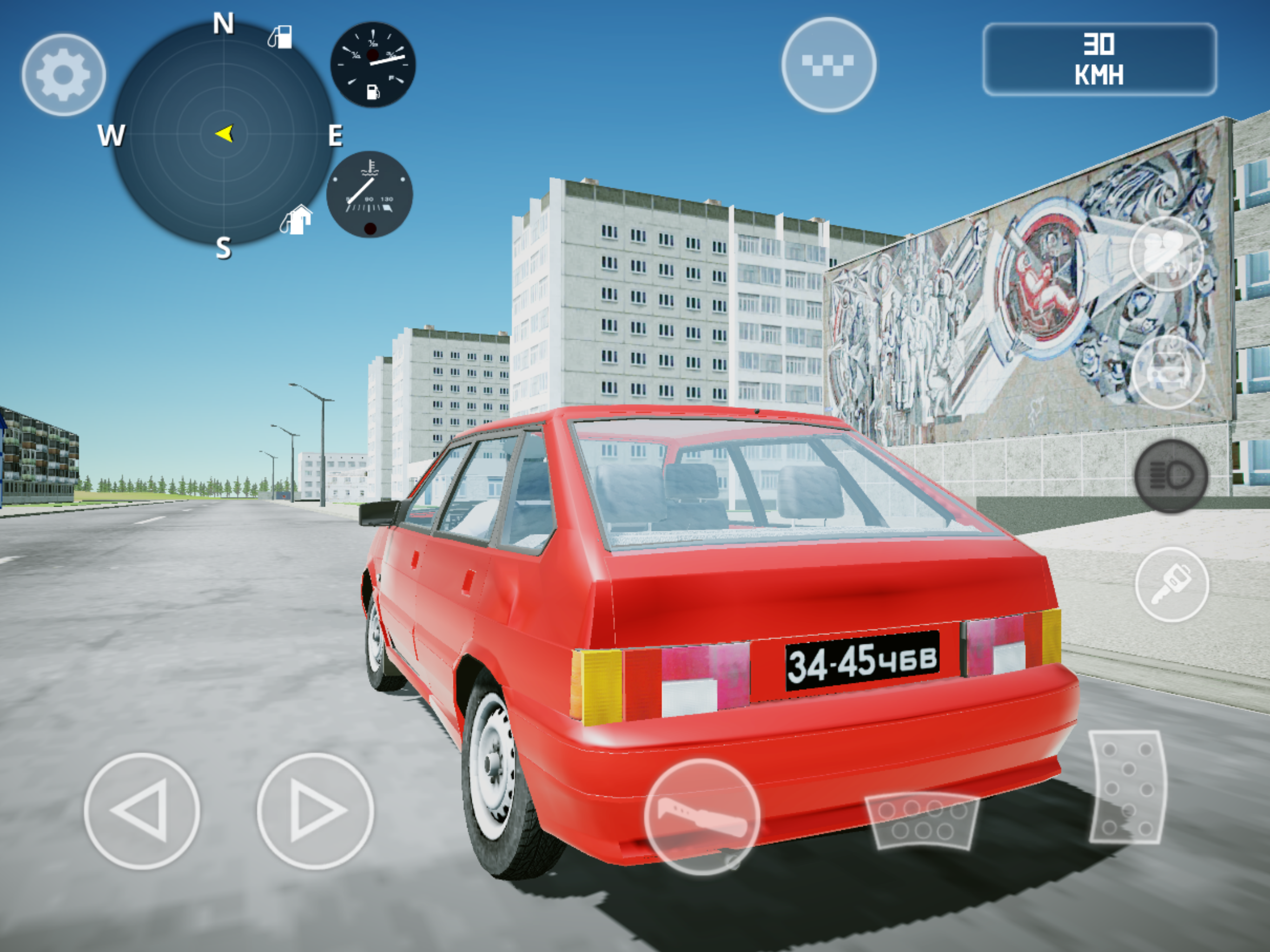
Task: Tap the car with person icon button
Action: pyautogui.click(x=1168, y=371)
